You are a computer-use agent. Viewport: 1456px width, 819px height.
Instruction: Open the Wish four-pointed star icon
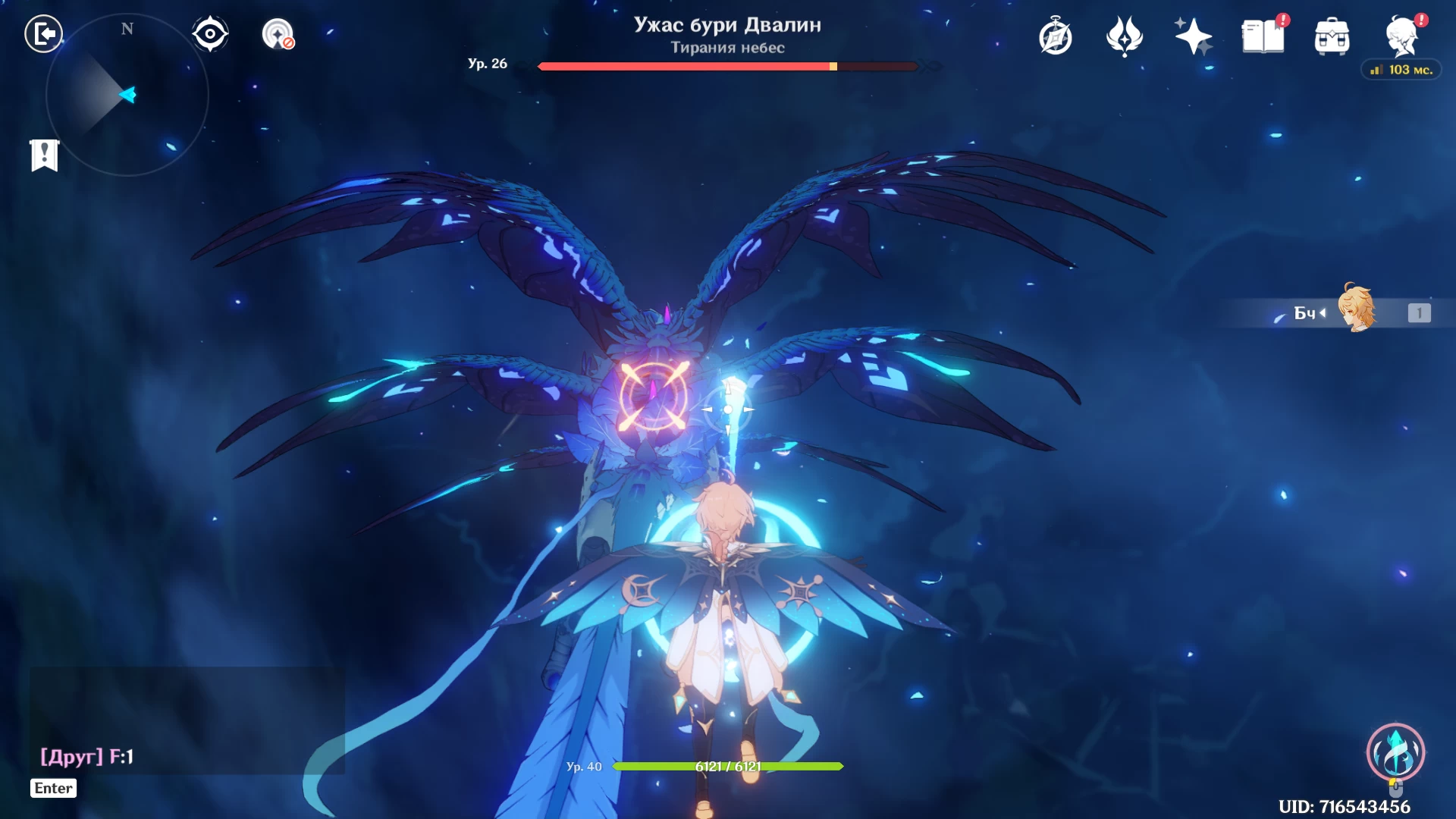tap(1193, 36)
